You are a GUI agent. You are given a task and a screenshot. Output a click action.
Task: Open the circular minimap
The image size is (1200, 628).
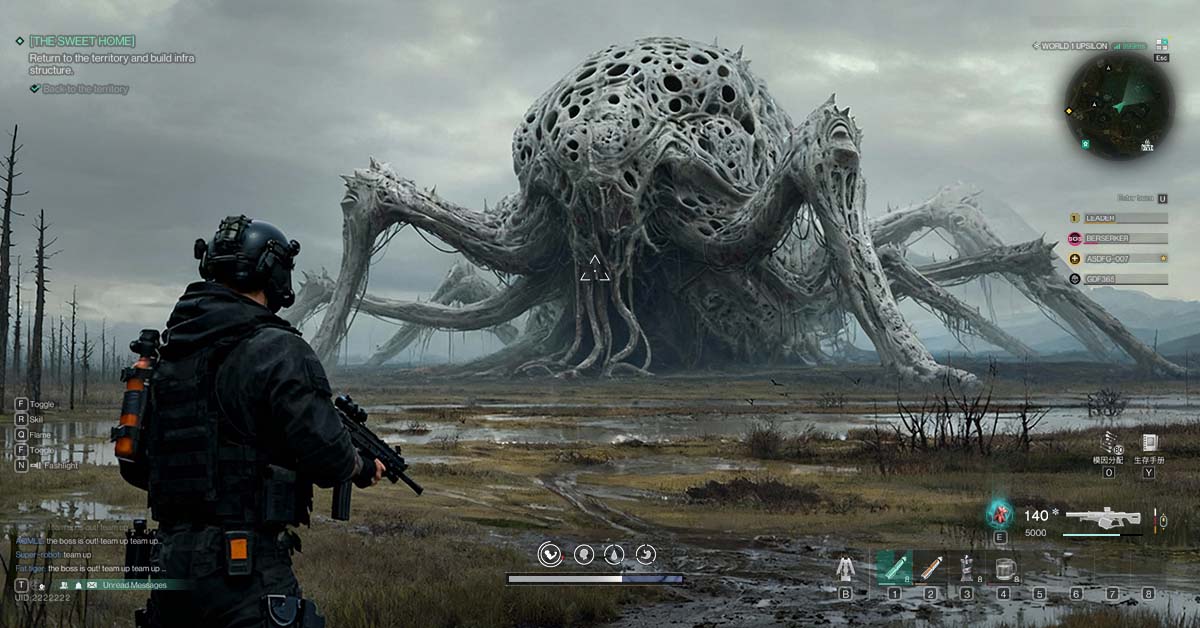point(1118,105)
